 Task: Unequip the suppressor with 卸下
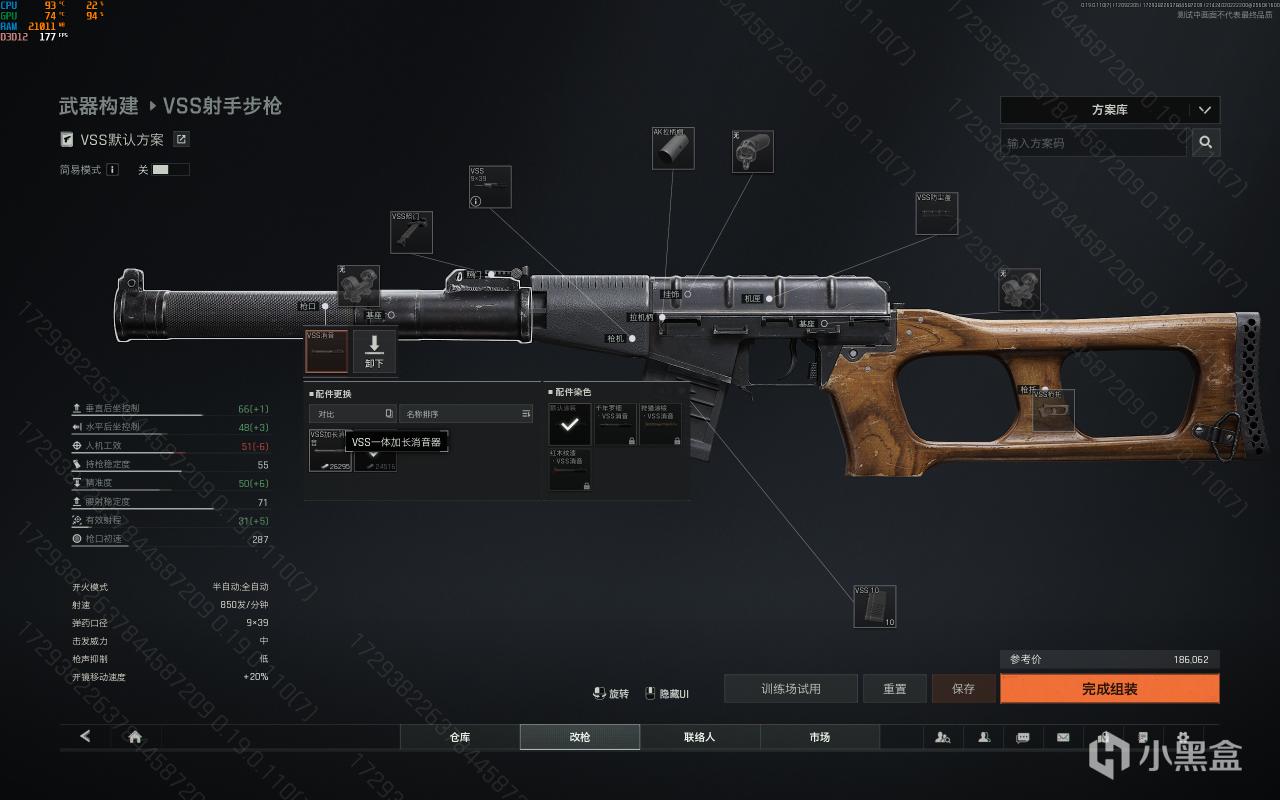(x=375, y=351)
